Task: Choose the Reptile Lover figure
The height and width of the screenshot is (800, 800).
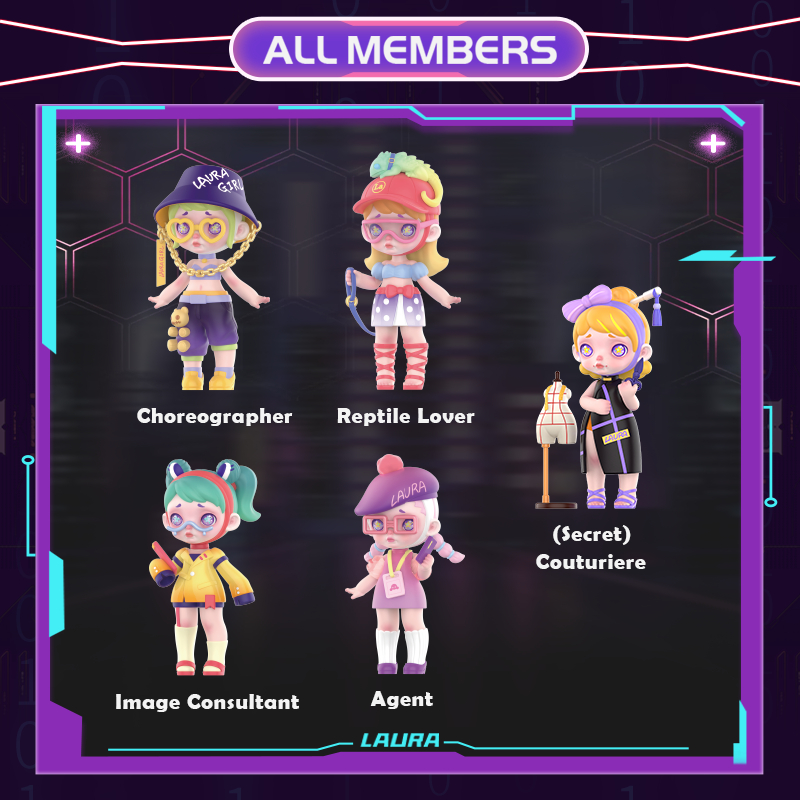Action: pyautogui.click(x=396, y=275)
